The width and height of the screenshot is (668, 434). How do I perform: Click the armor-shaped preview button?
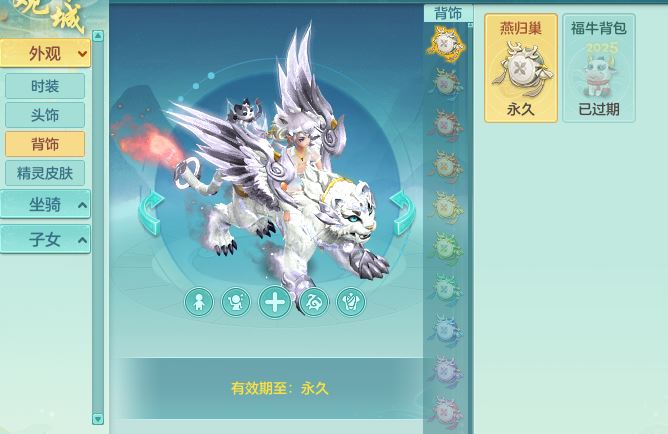tap(350, 302)
